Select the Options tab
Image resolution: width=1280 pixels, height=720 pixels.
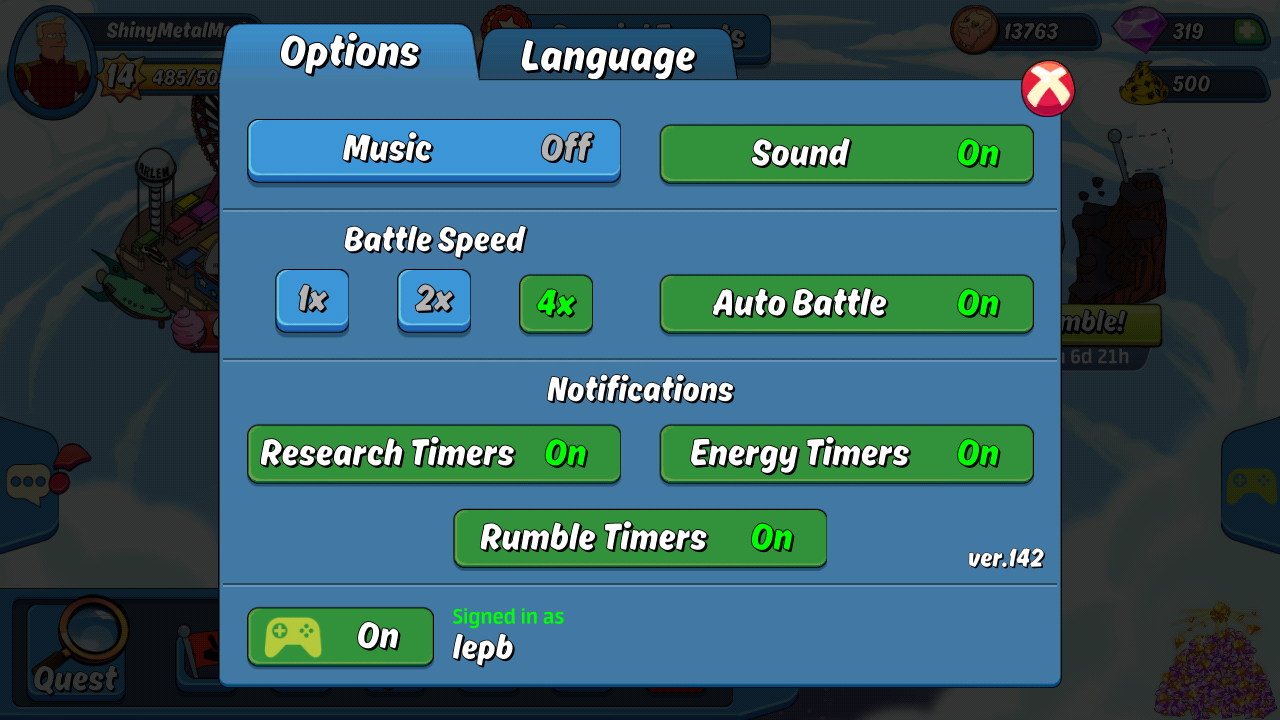349,52
